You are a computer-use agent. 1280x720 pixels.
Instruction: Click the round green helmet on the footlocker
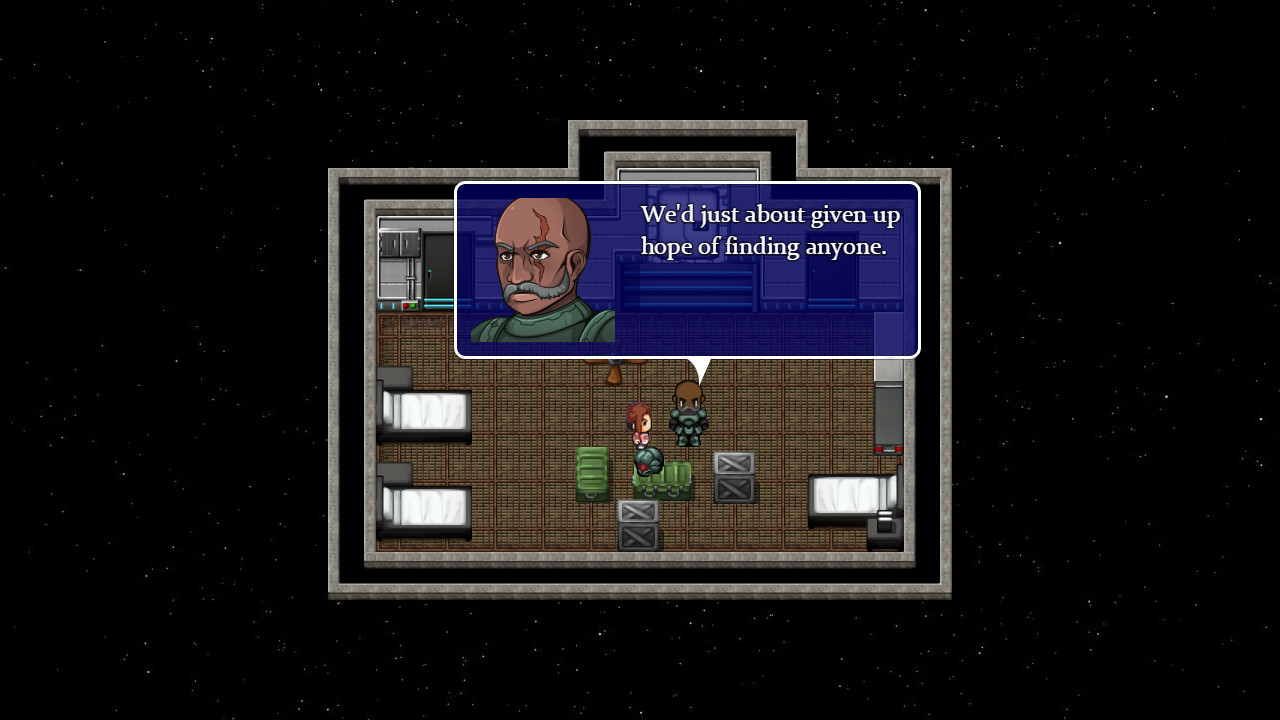(649, 462)
